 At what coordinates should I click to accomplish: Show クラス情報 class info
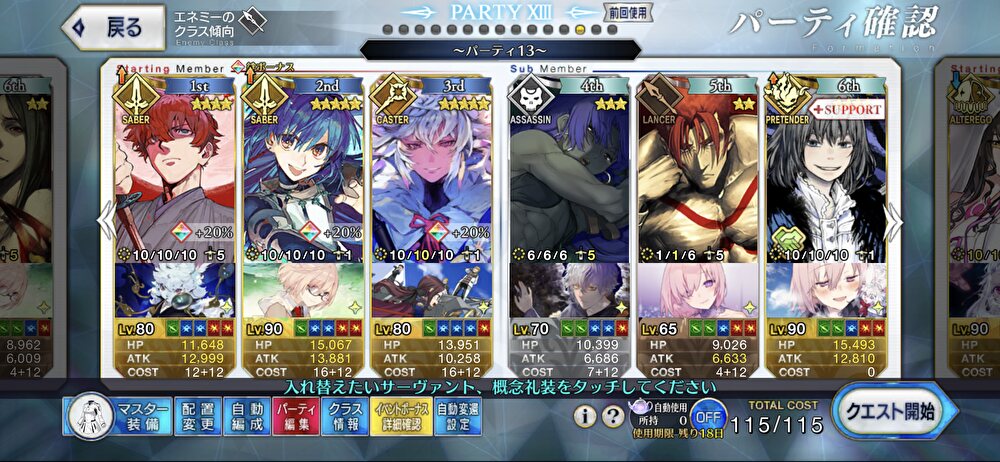pos(345,416)
